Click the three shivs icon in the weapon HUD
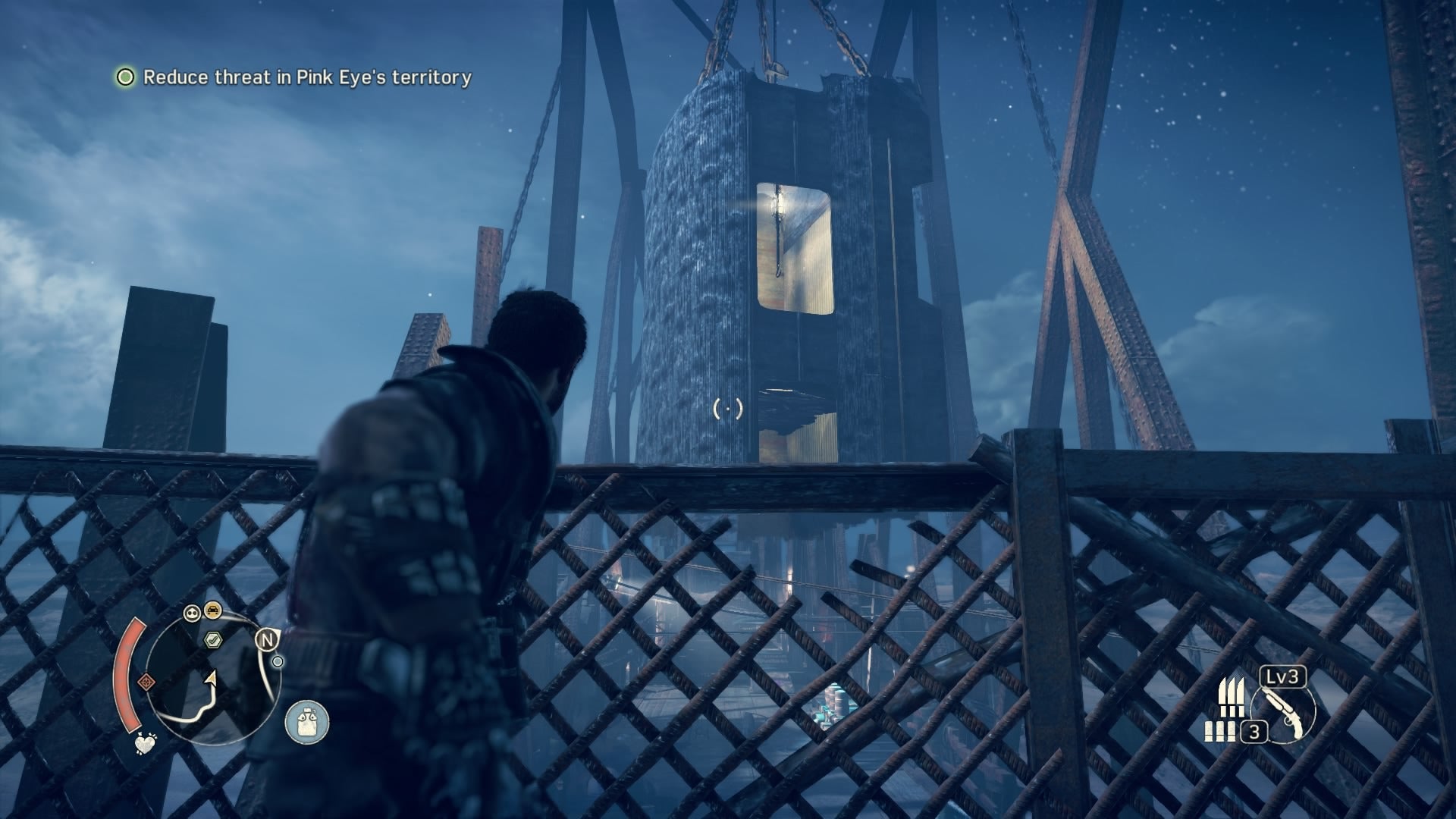This screenshot has height=819, width=1456. click(x=1233, y=695)
